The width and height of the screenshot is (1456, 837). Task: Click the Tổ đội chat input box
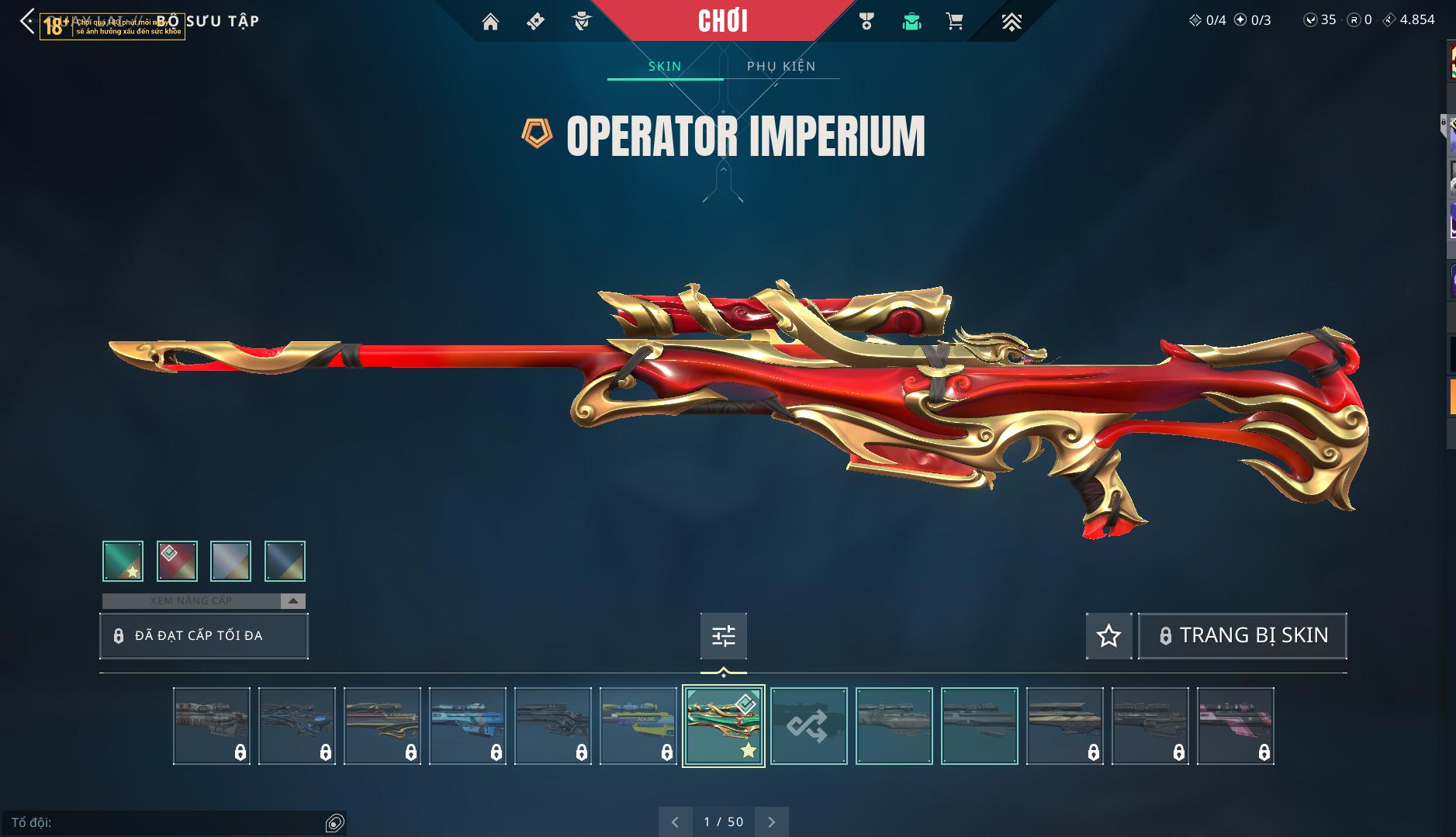tap(167, 822)
